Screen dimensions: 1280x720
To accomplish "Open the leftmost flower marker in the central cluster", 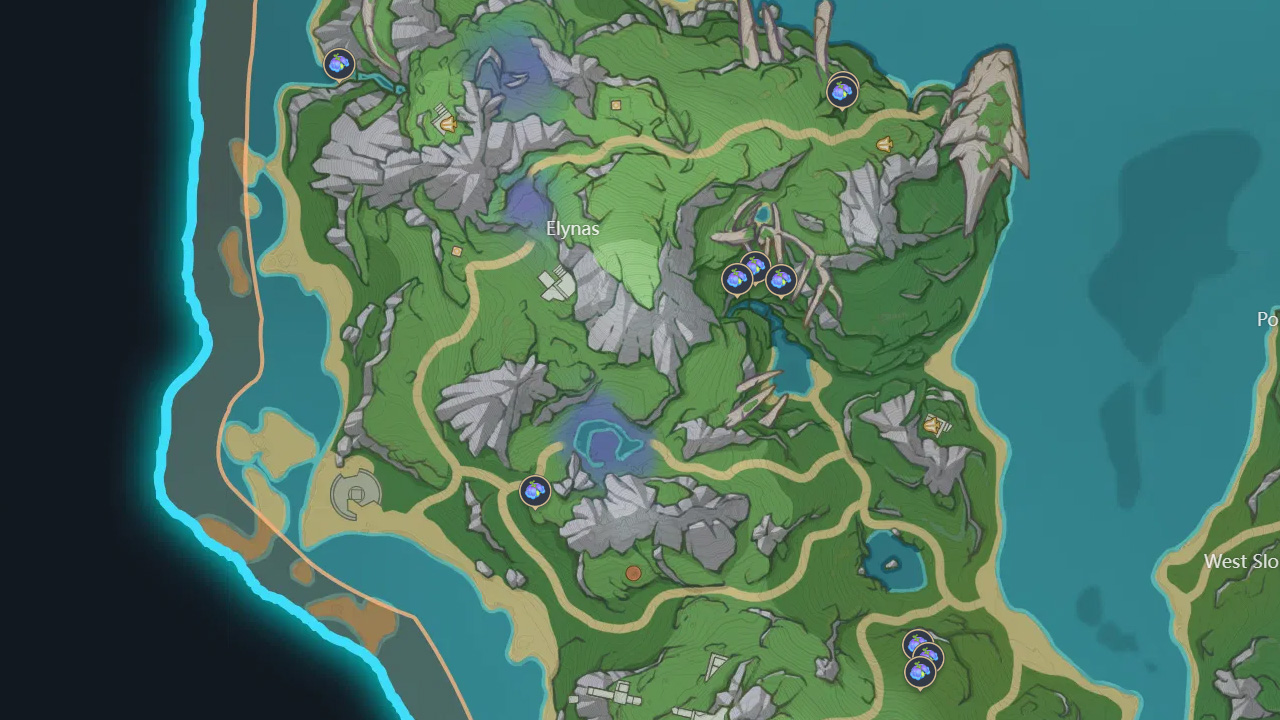I will pyautogui.click(x=737, y=278).
